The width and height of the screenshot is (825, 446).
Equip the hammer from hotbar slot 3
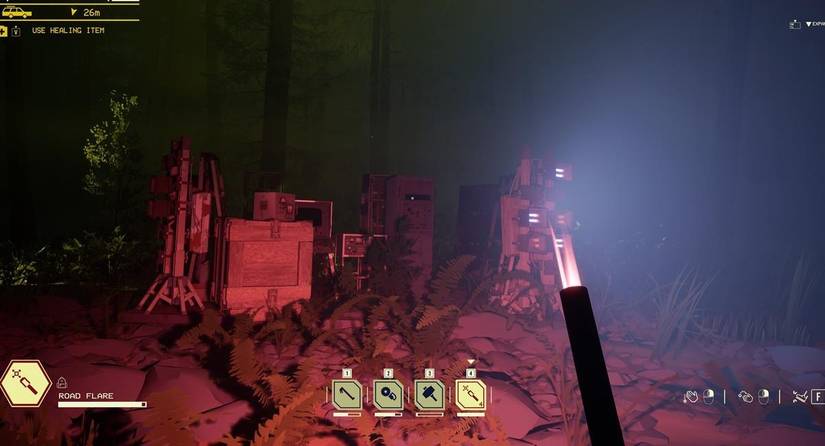[x=430, y=395]
